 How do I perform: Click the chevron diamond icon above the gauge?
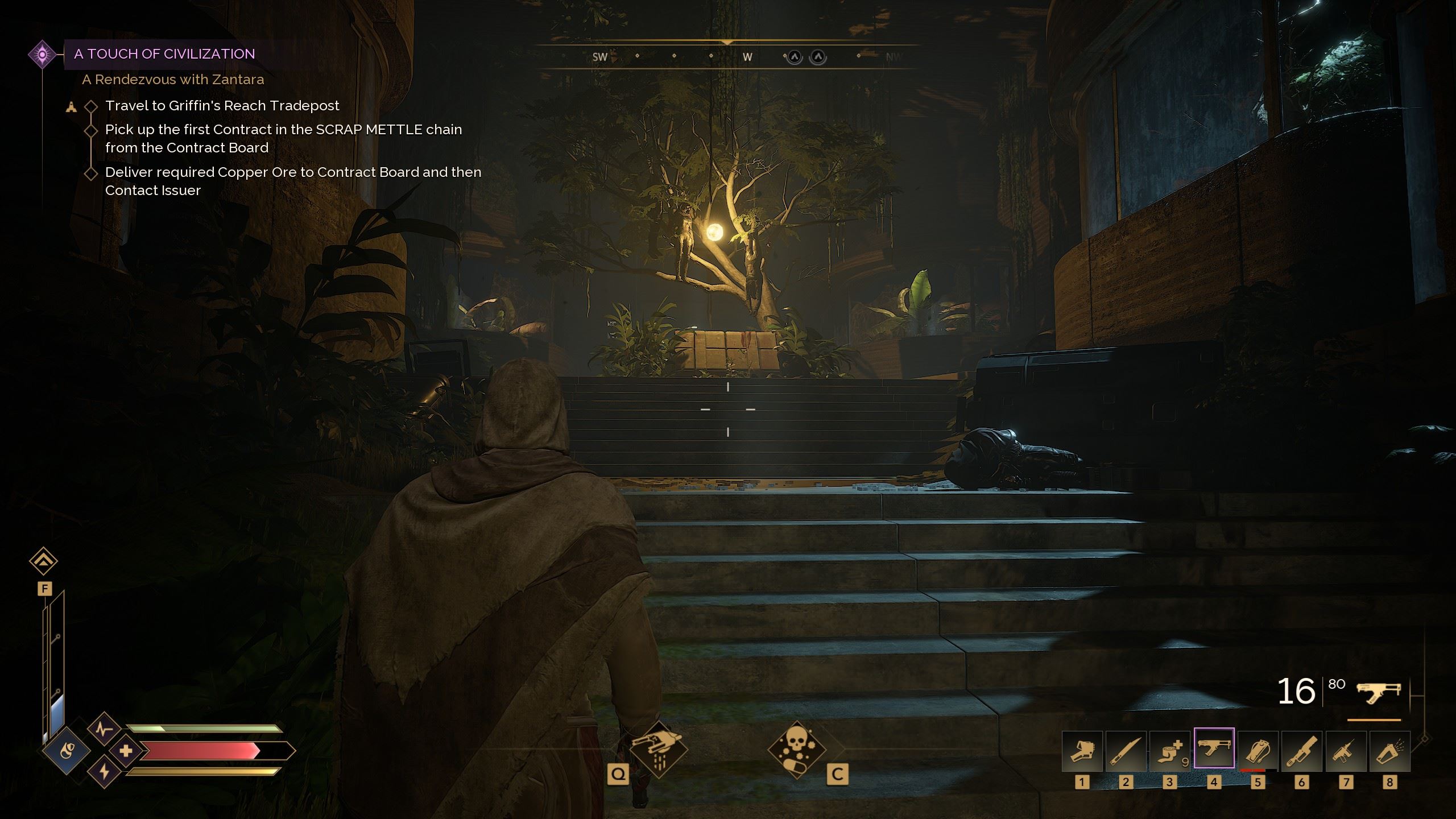pos(44,561)
